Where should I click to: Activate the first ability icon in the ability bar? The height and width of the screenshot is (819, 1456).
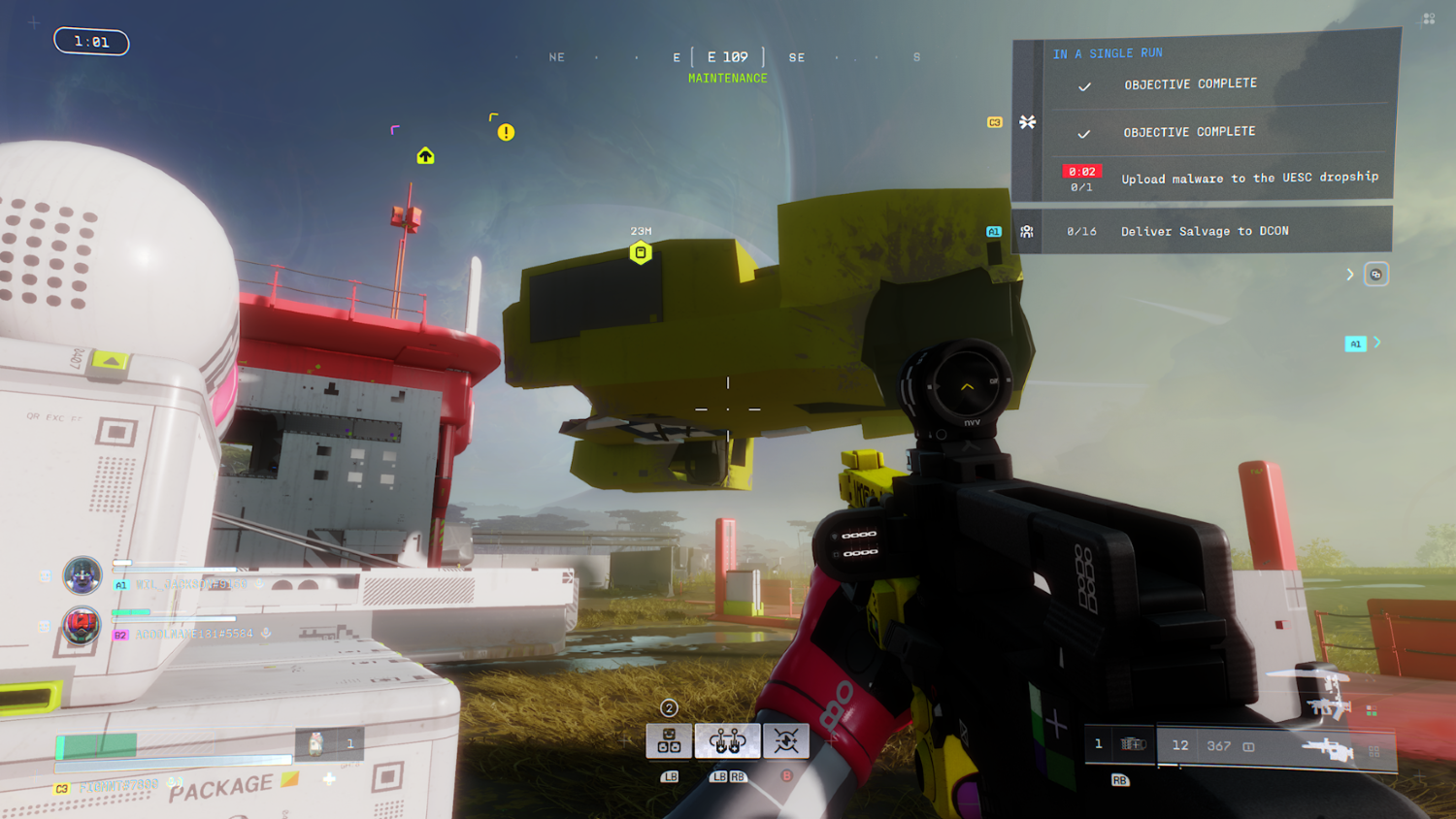point(669,742)
